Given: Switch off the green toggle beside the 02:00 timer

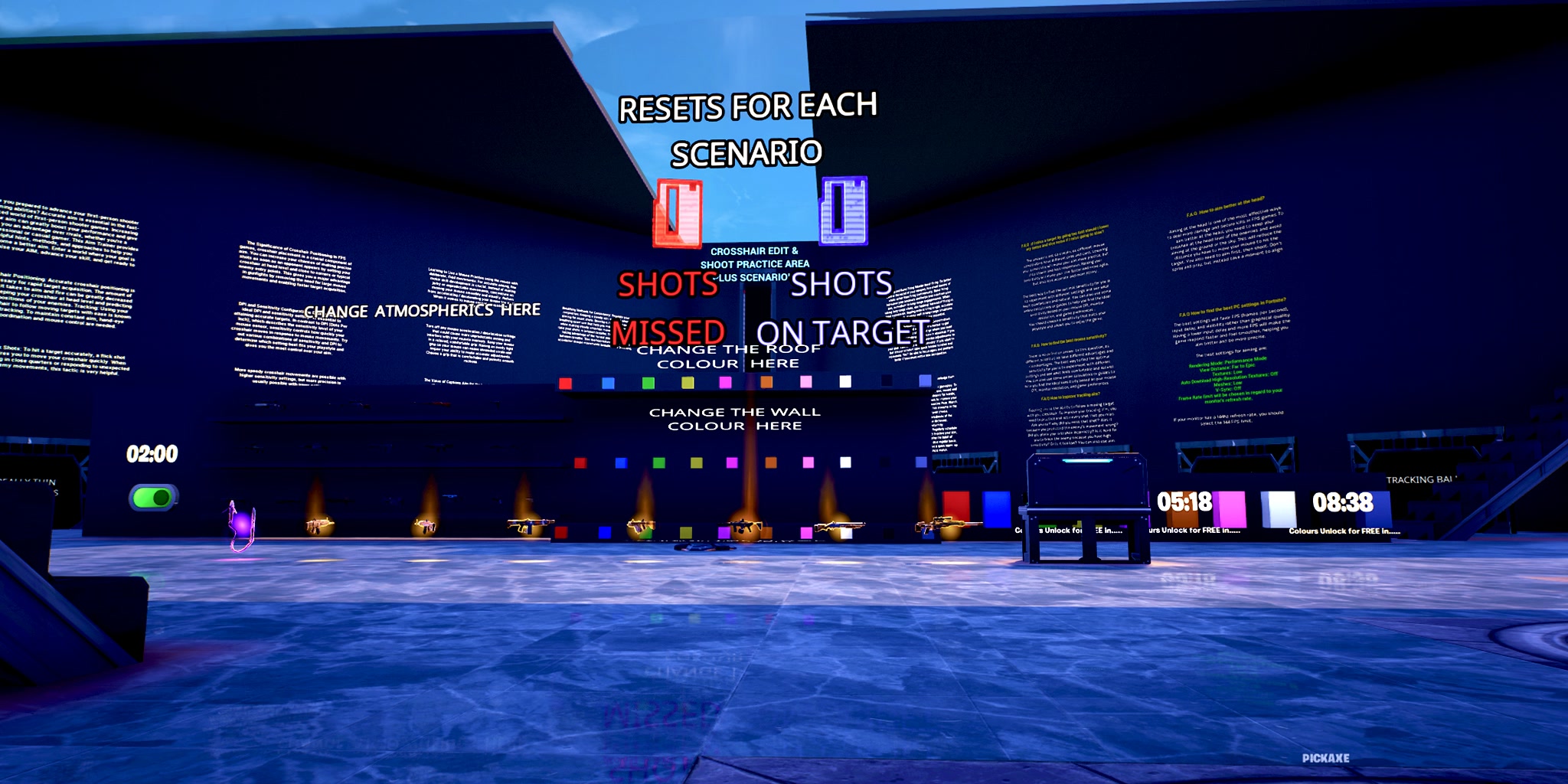Looking at the screenshot, I should pyautogui.click(x=153, y=497).
